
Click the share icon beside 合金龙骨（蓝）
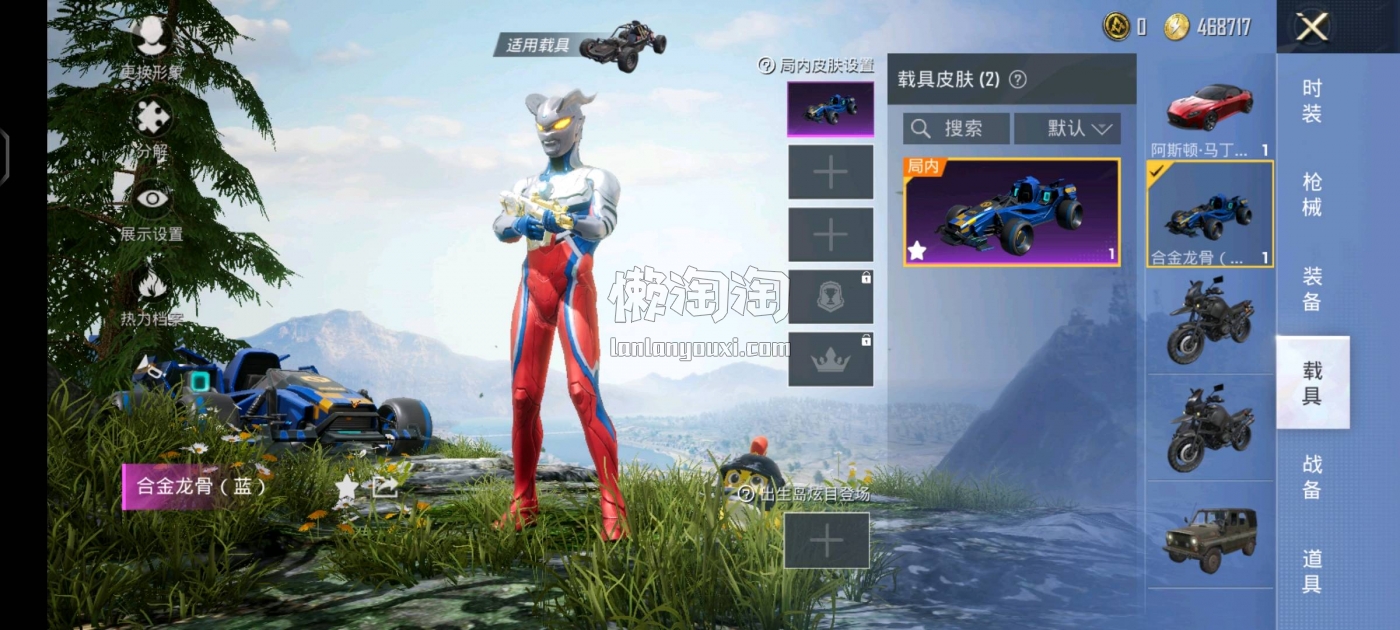pos(385,487)
